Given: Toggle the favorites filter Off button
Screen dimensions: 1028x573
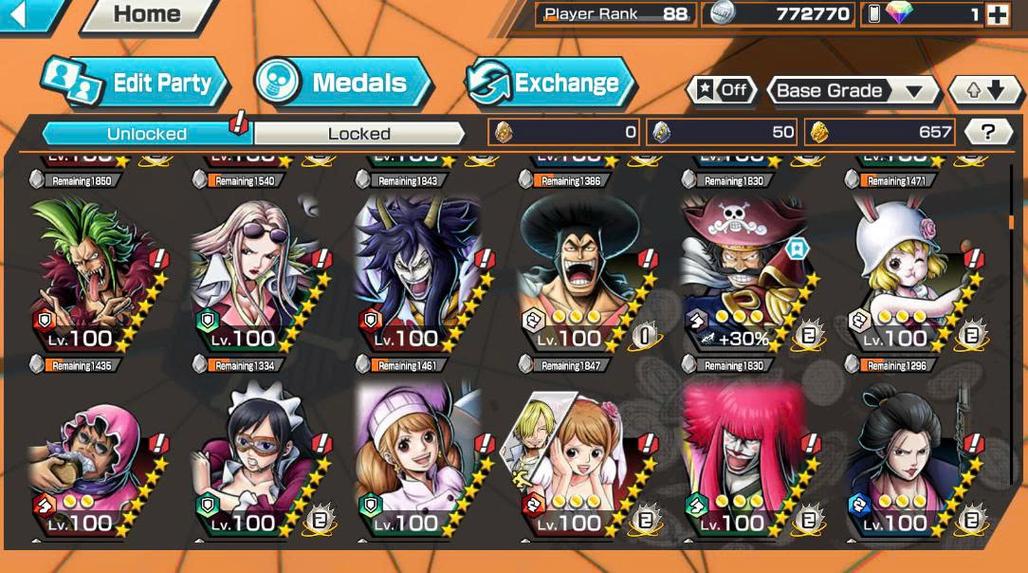Looking at the screenshot, I should (x=721, y=90).
